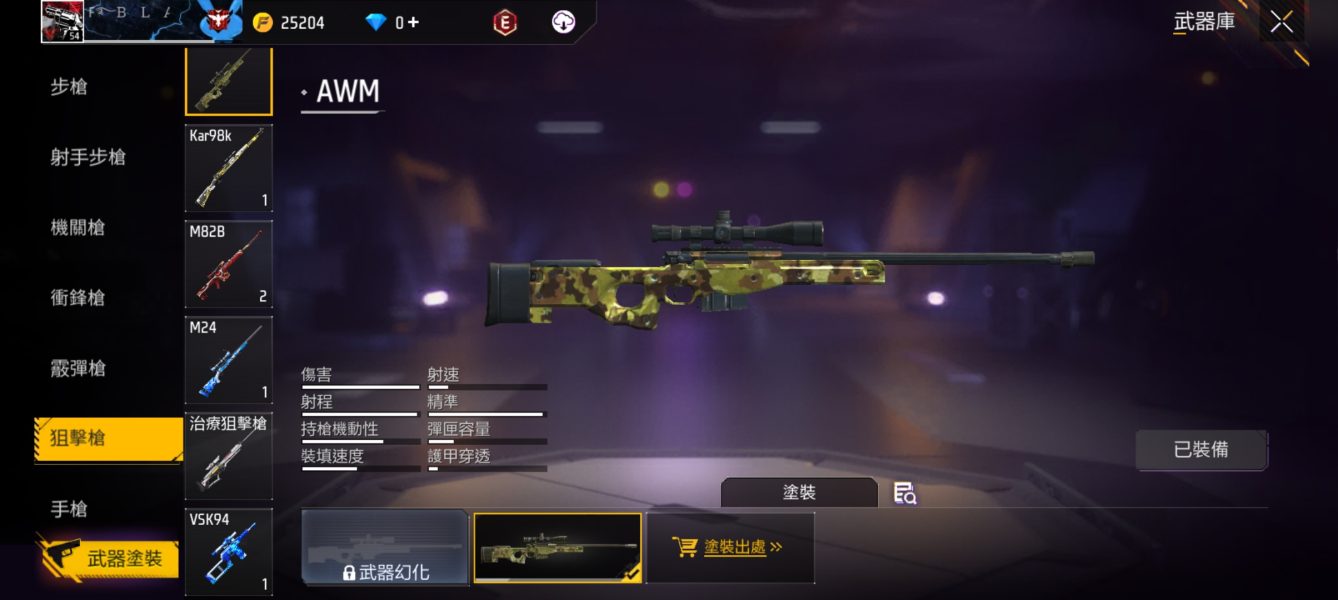Click the 已裝備 equipped button

point(1201,450)
